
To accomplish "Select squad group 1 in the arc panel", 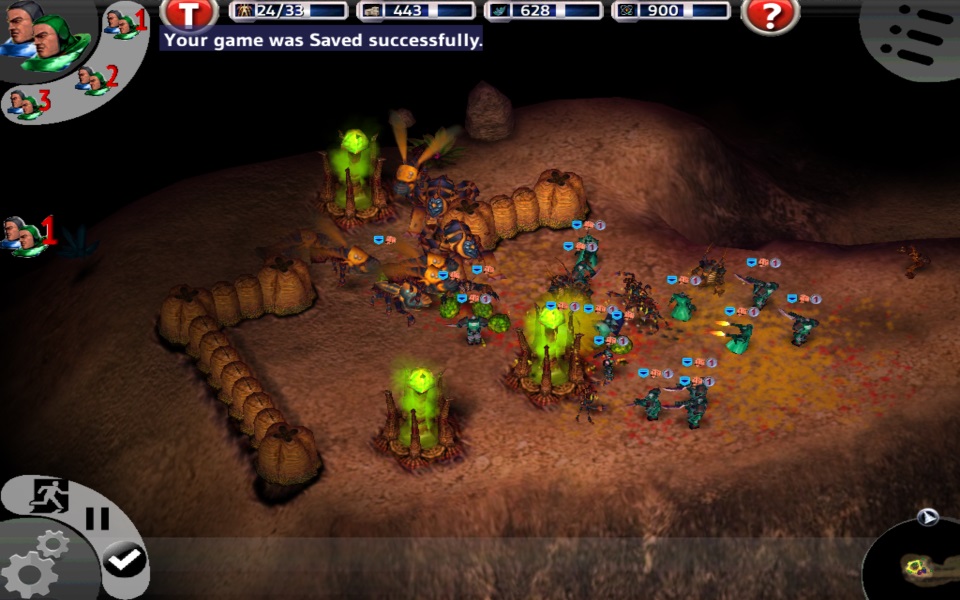I will coord(124,21).
